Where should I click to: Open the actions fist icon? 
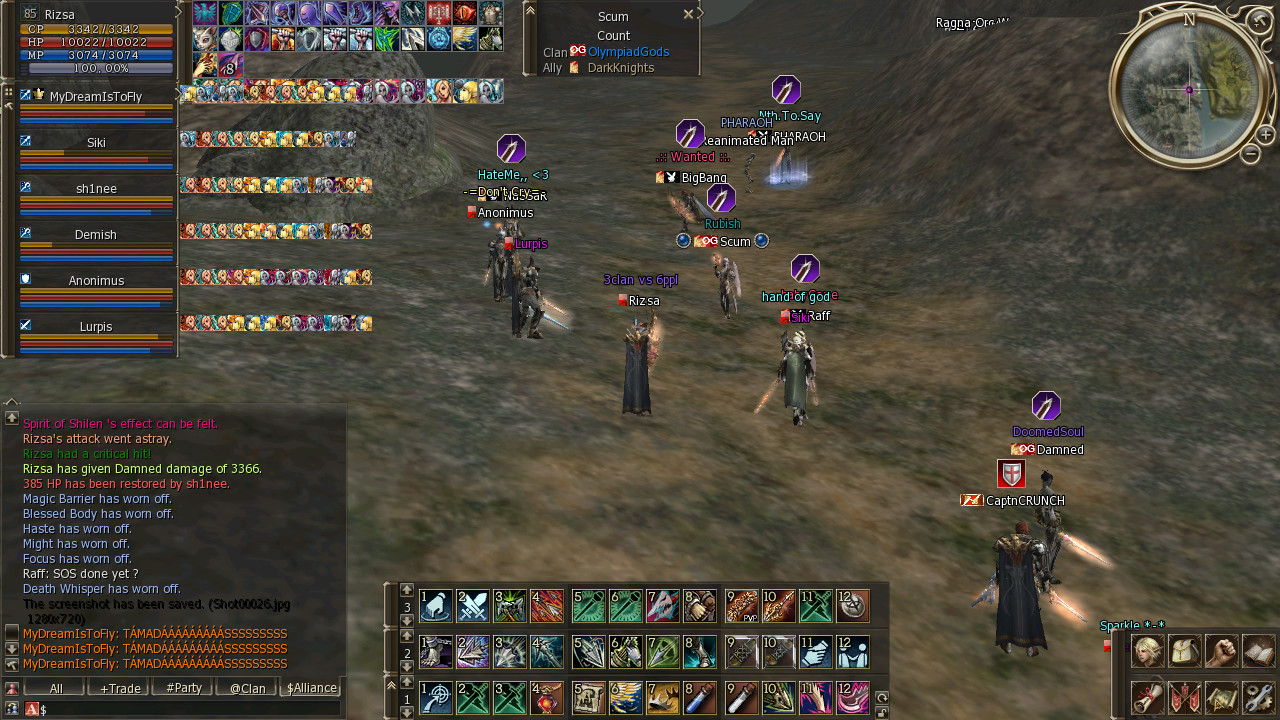pos(1222,651)
